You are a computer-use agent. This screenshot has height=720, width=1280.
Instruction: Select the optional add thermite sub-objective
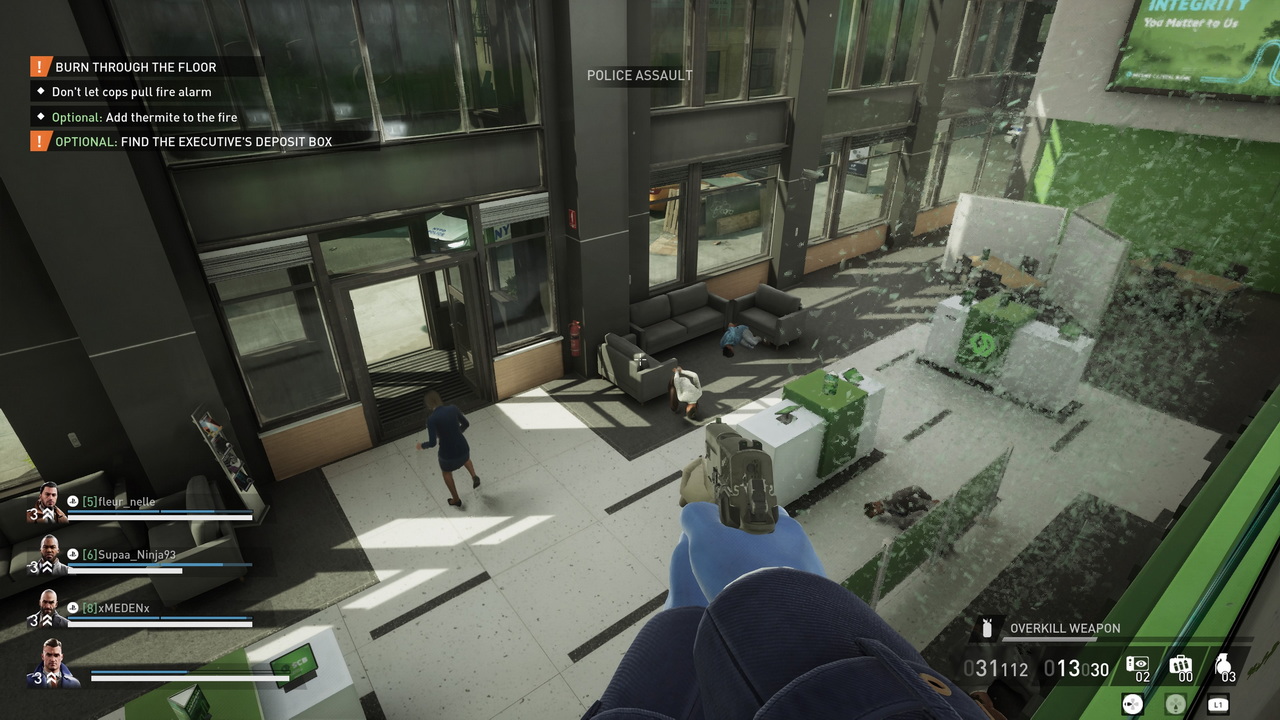click(144, 117)
